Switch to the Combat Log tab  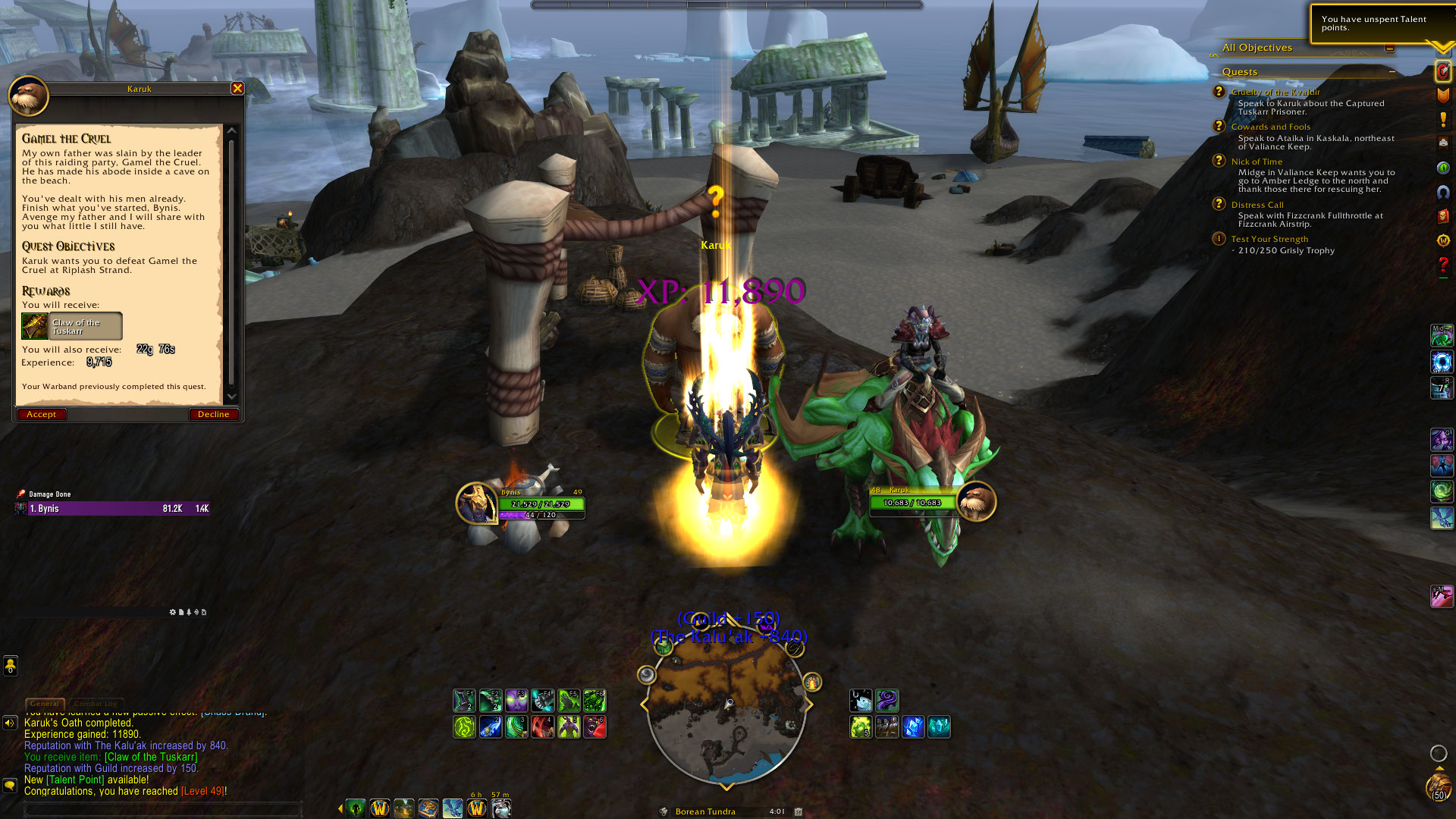coord(96,704)
